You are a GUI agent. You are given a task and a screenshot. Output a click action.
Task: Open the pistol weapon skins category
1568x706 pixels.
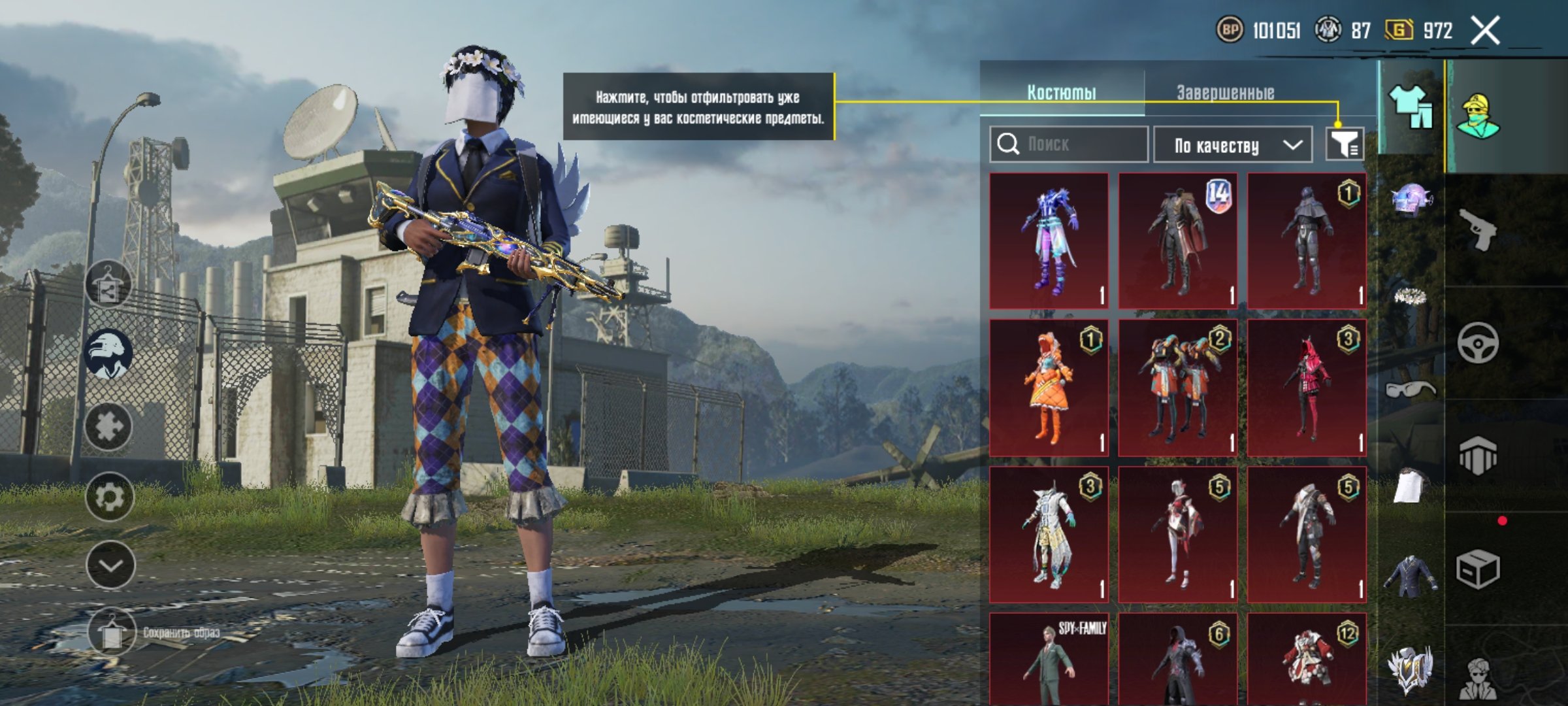point(1478,228)
